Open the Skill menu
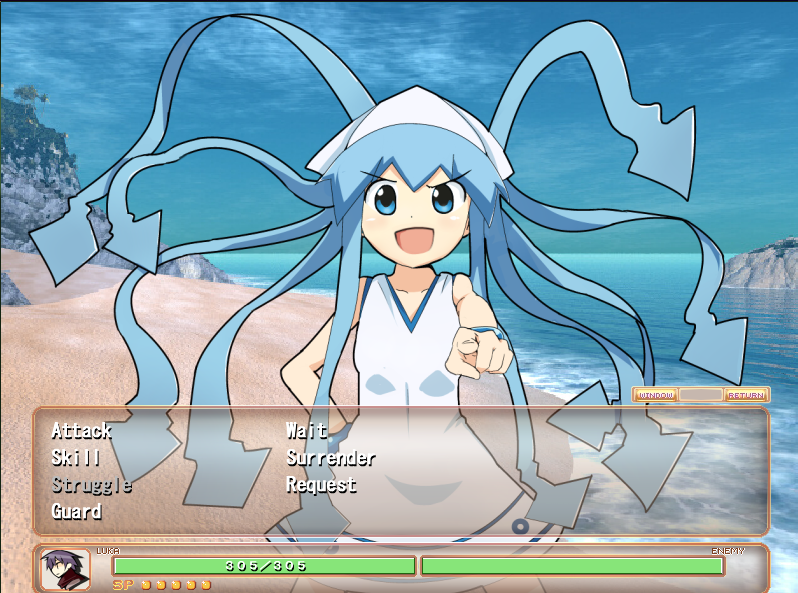Screen dimensions: 798x593 (75, 458)
